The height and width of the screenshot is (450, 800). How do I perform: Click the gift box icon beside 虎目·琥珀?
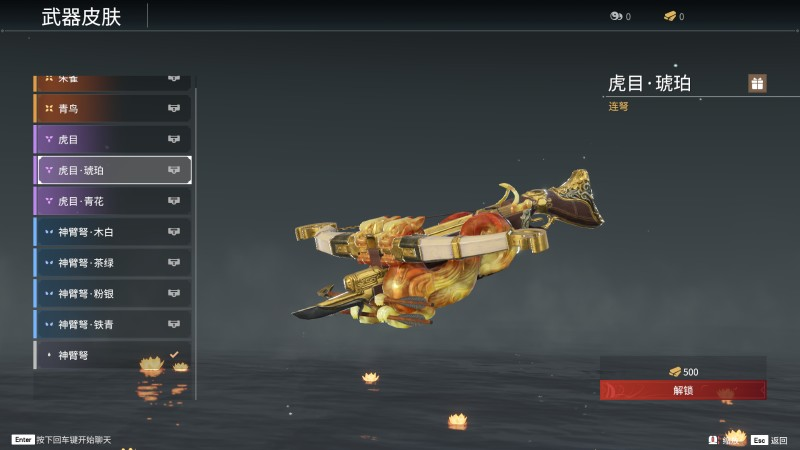click(x=757, y=83)
